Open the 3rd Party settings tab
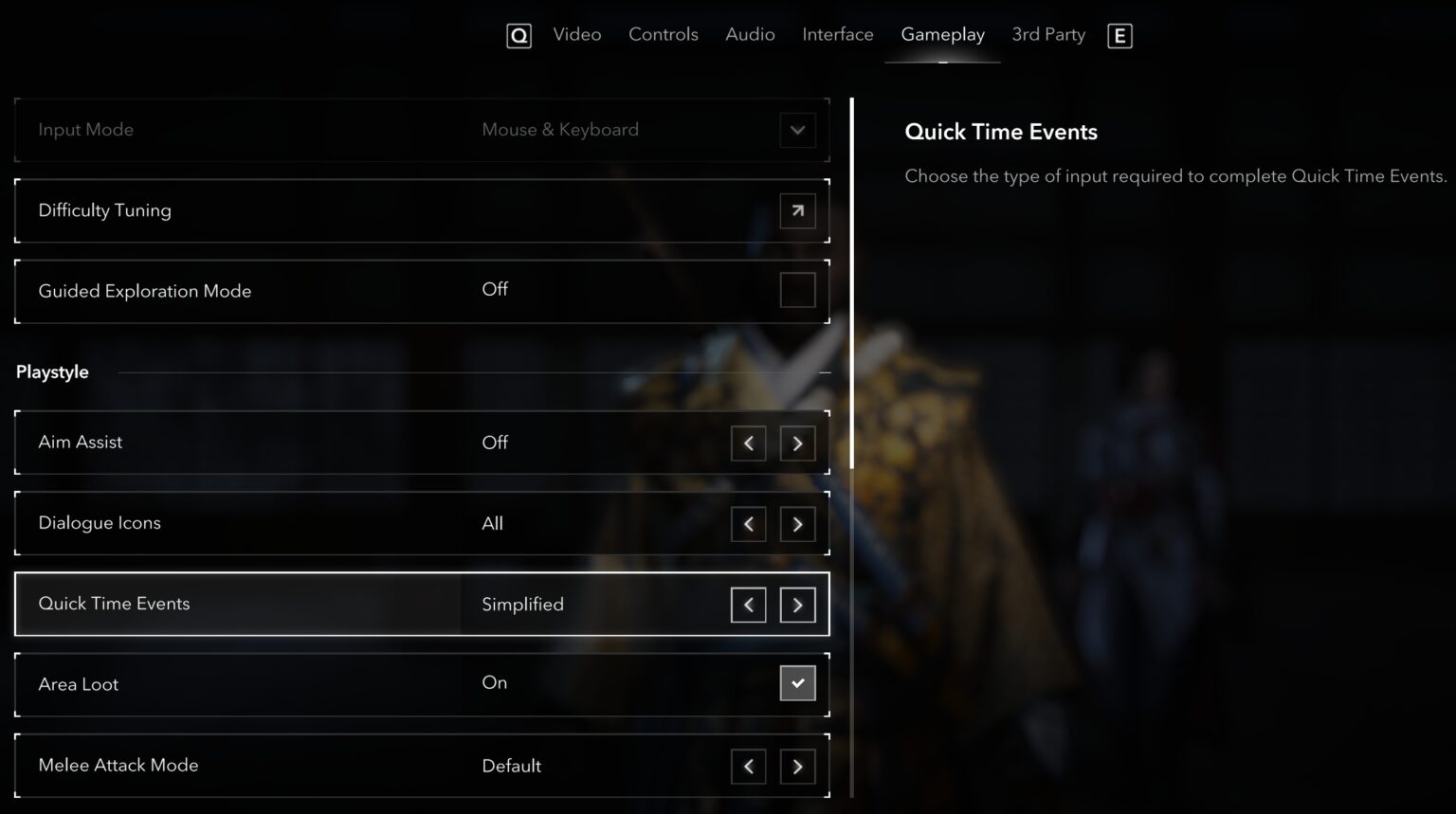The width and height of the screenshot is (1456, 814). [1047, 34]
